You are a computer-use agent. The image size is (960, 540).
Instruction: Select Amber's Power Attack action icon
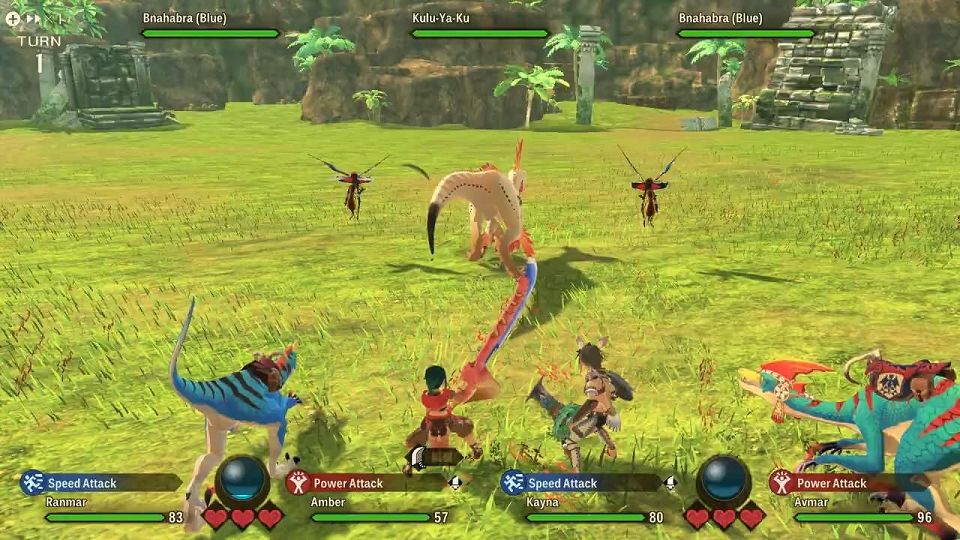pos(297,483)
